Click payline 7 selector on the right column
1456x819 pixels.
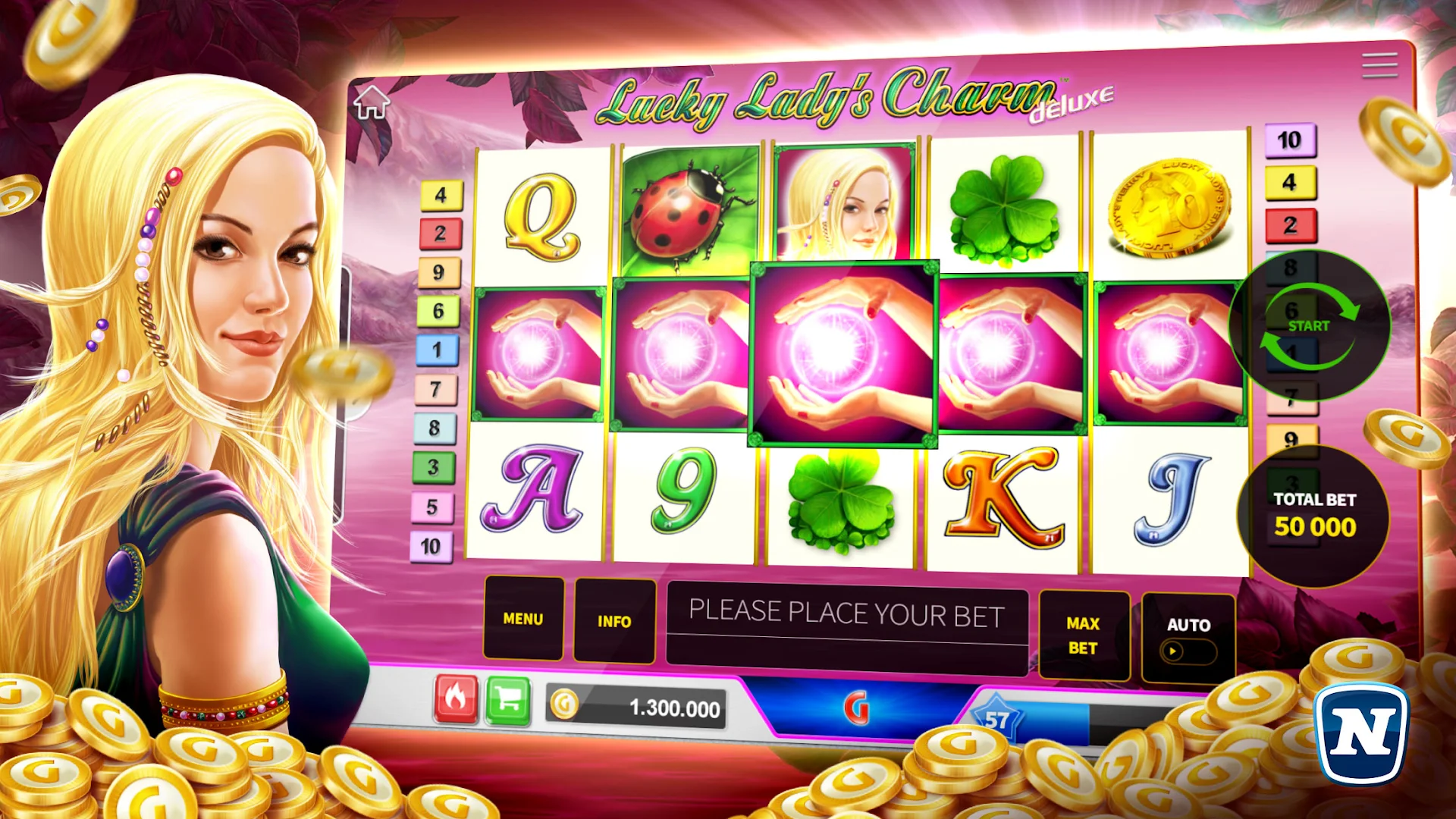1290,393
